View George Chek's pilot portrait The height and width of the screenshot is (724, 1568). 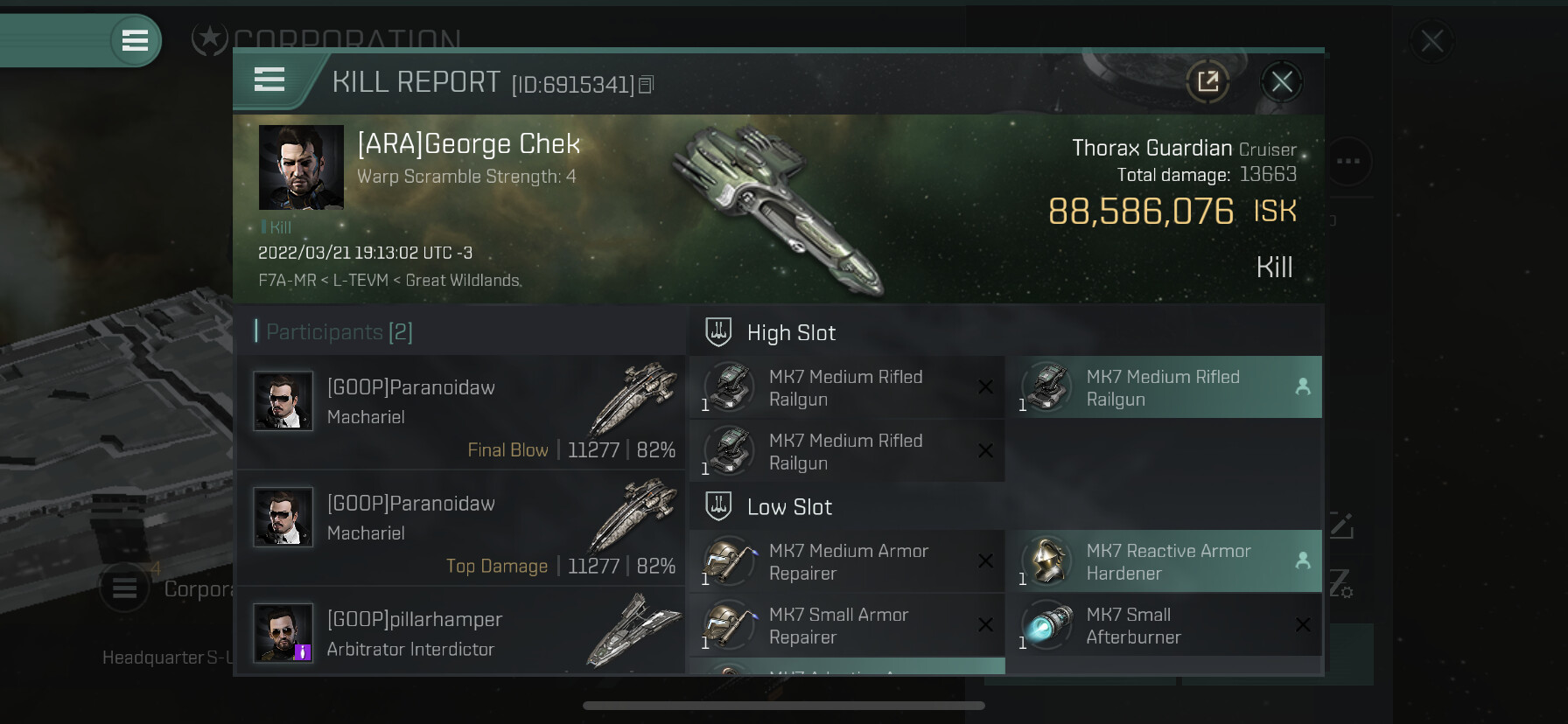pyautogui.click(x=301, y=167)
